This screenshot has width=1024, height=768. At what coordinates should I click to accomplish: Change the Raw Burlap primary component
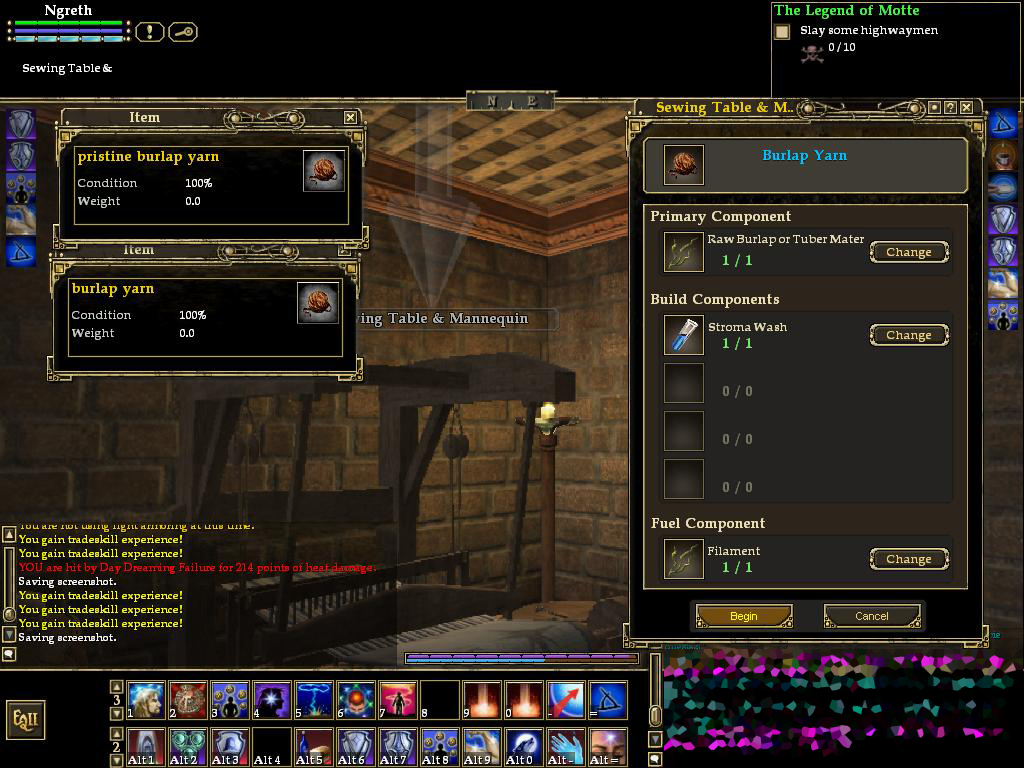[908, 252]
